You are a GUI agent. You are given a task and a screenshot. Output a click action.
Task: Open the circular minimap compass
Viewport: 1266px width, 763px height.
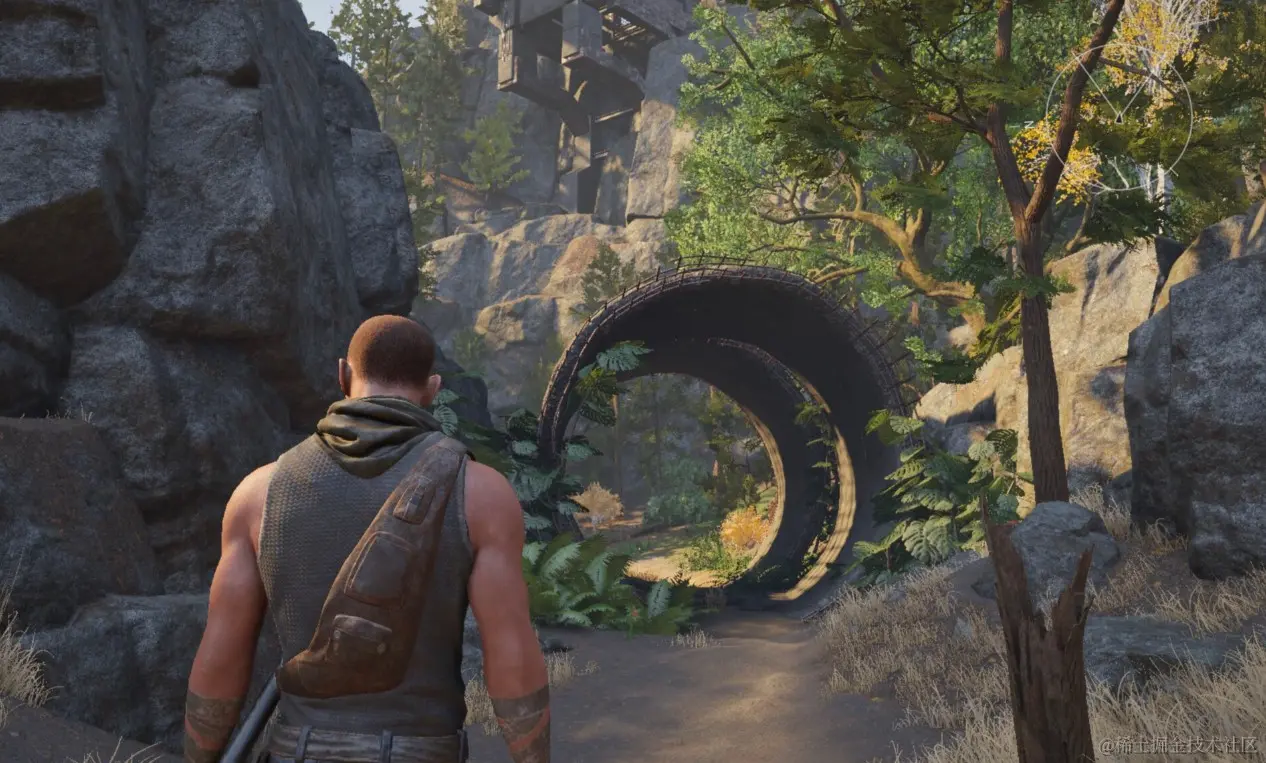click(1118, 119)
